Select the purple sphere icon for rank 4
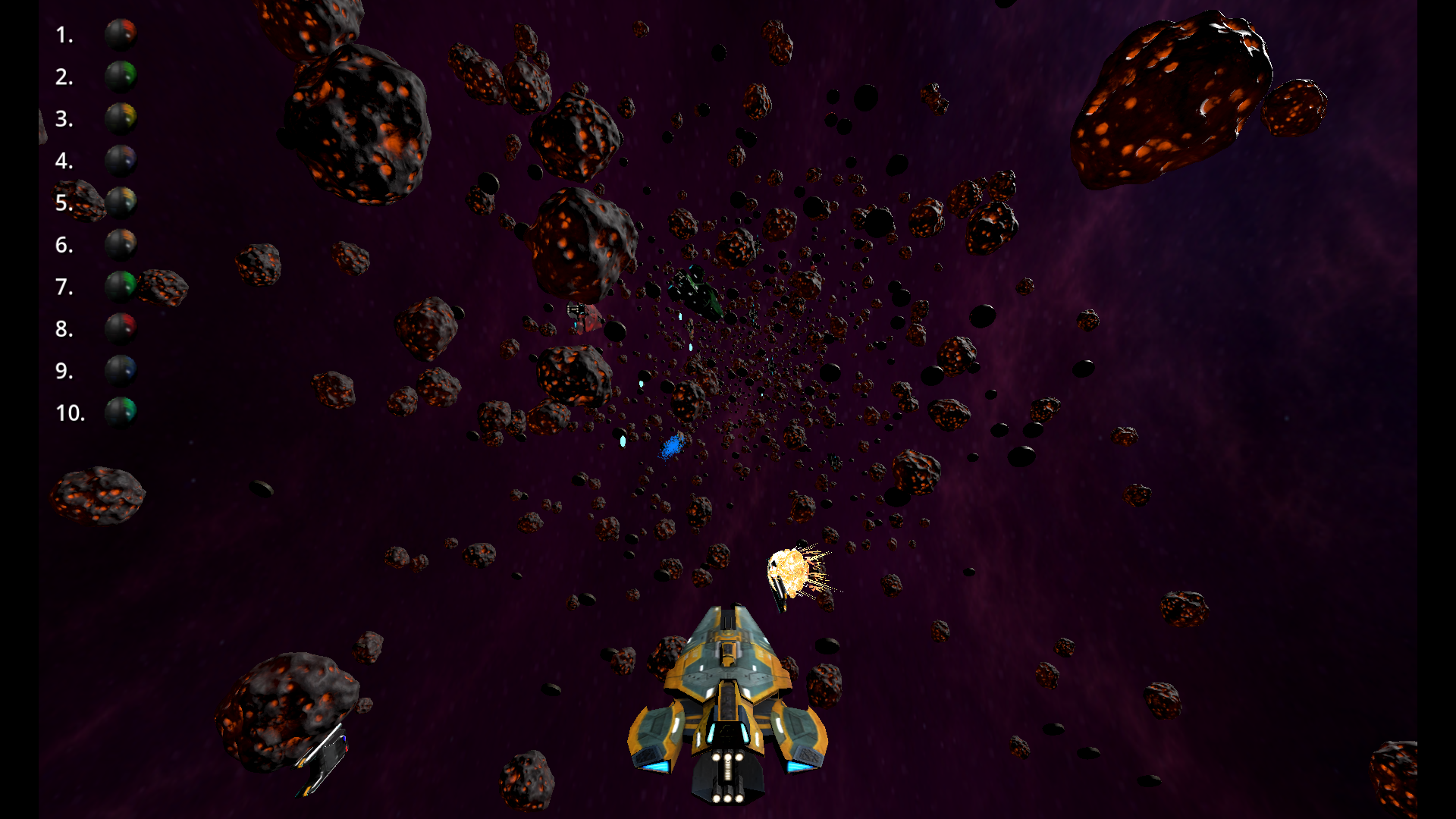This screenshot has height=819, width=1456. 121,162
